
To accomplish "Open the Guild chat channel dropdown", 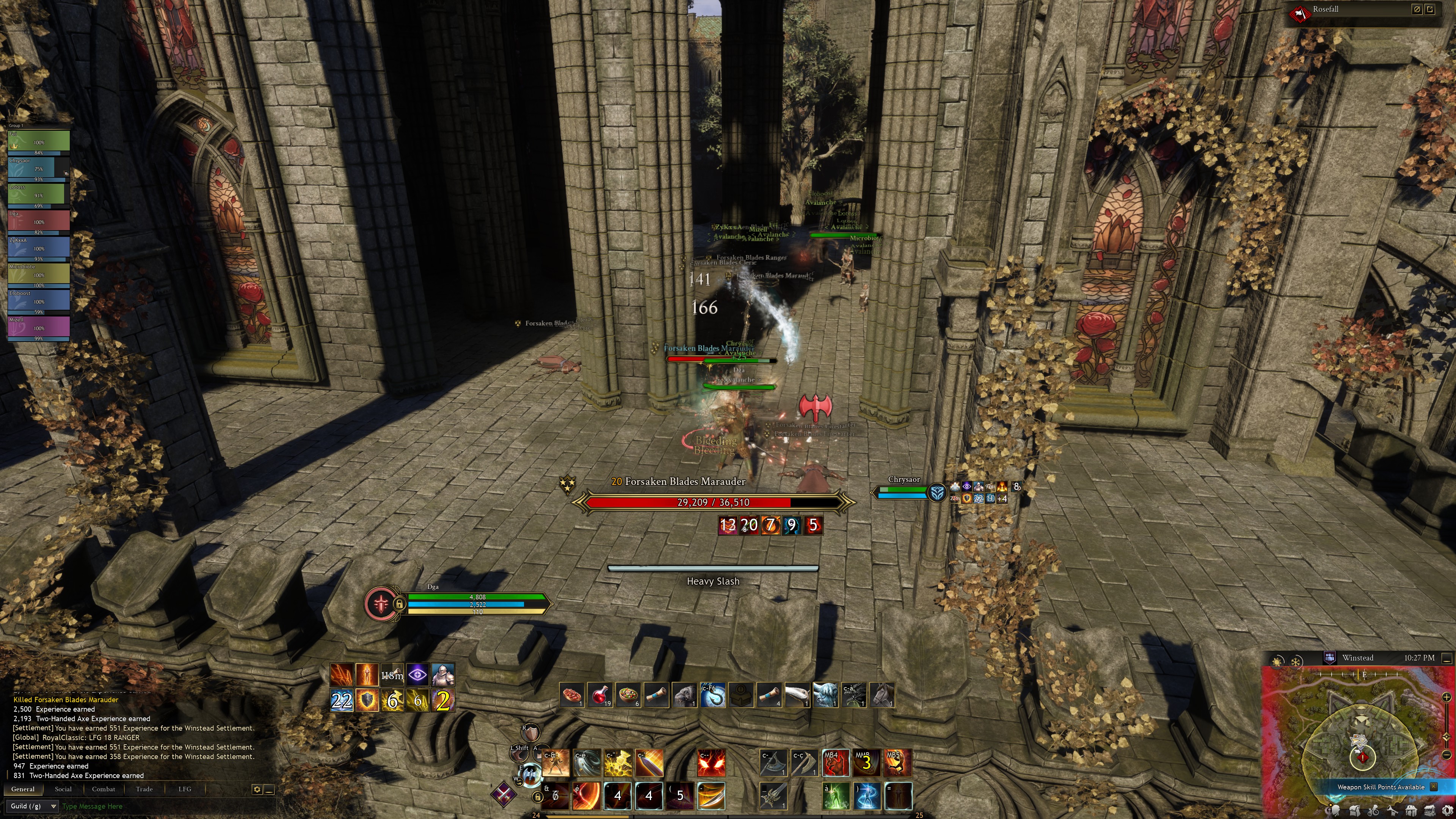I will pos(33,806).
